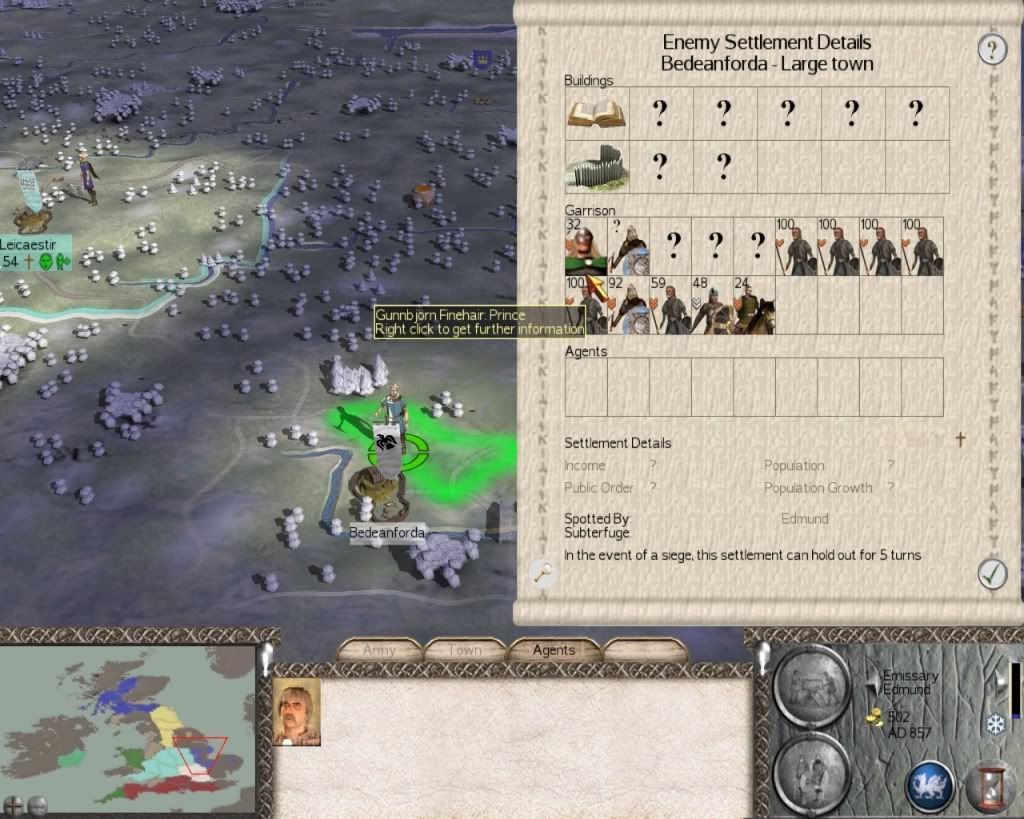Choose the garrison unit showing 59 soldiers
Screen dimensions: 1024x819
click(x=670, y=306)
